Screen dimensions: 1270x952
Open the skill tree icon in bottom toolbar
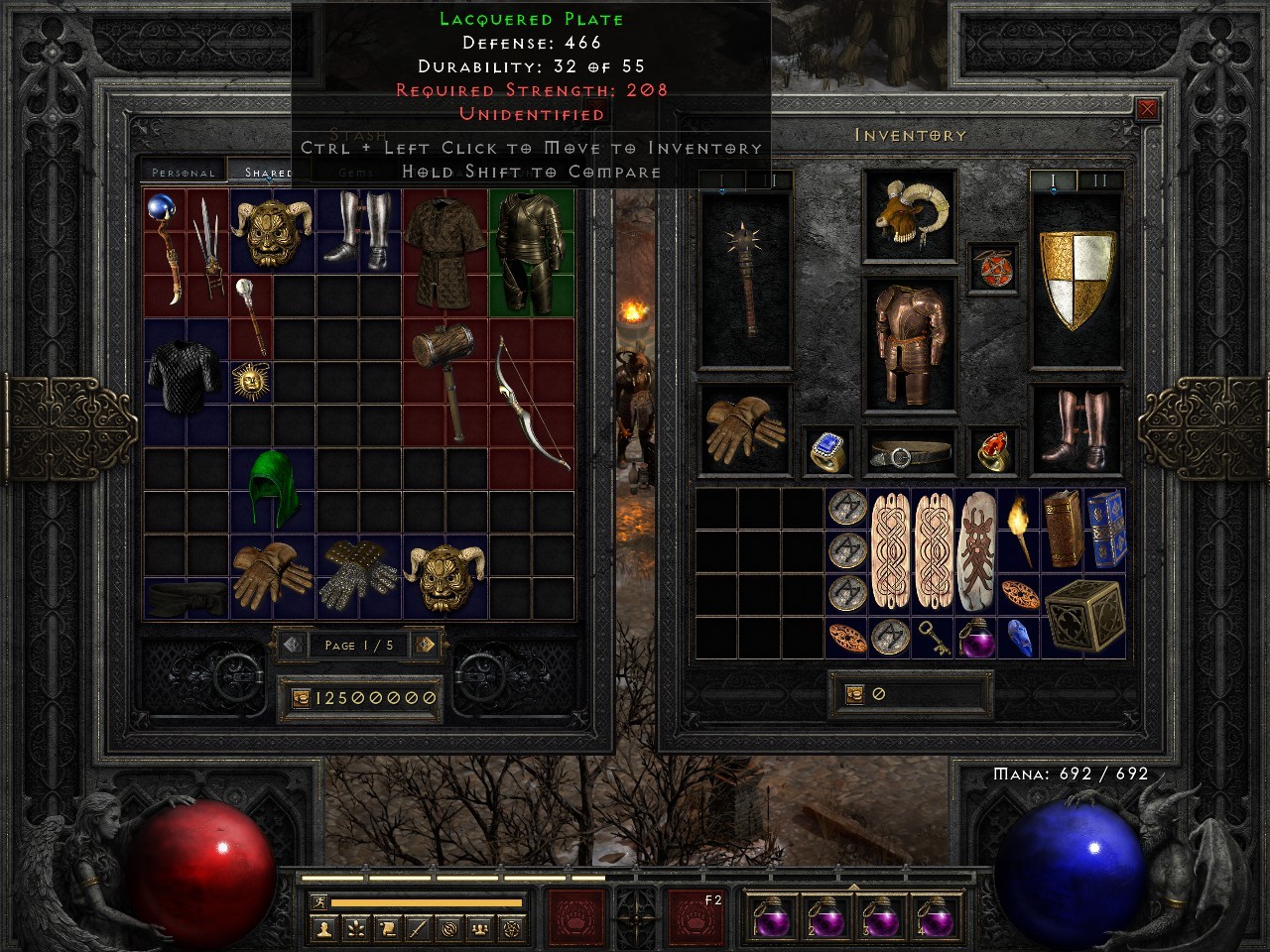356,927
